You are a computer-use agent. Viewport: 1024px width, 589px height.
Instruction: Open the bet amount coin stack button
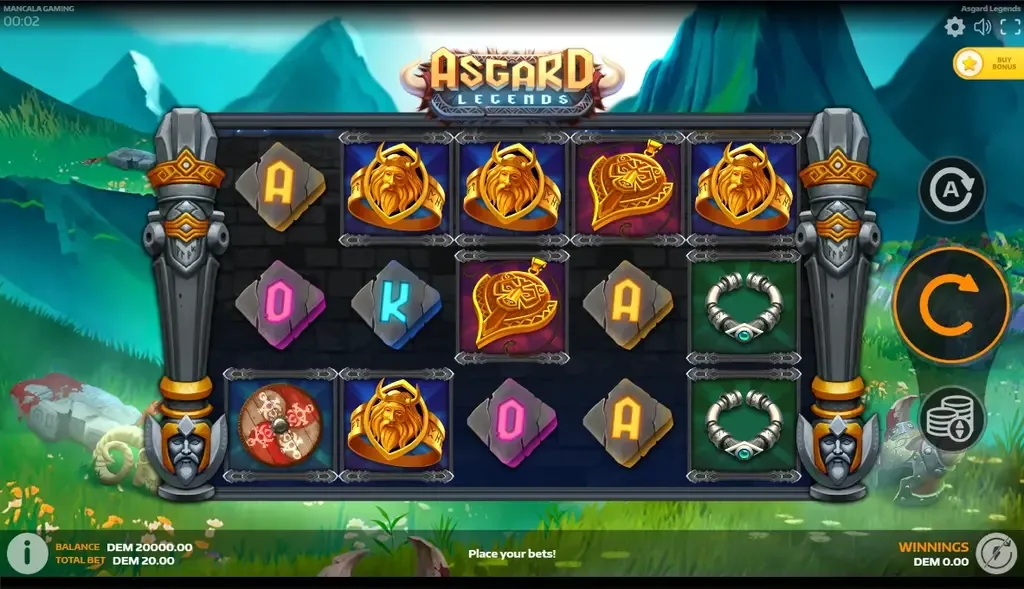[x=952, y=418]
